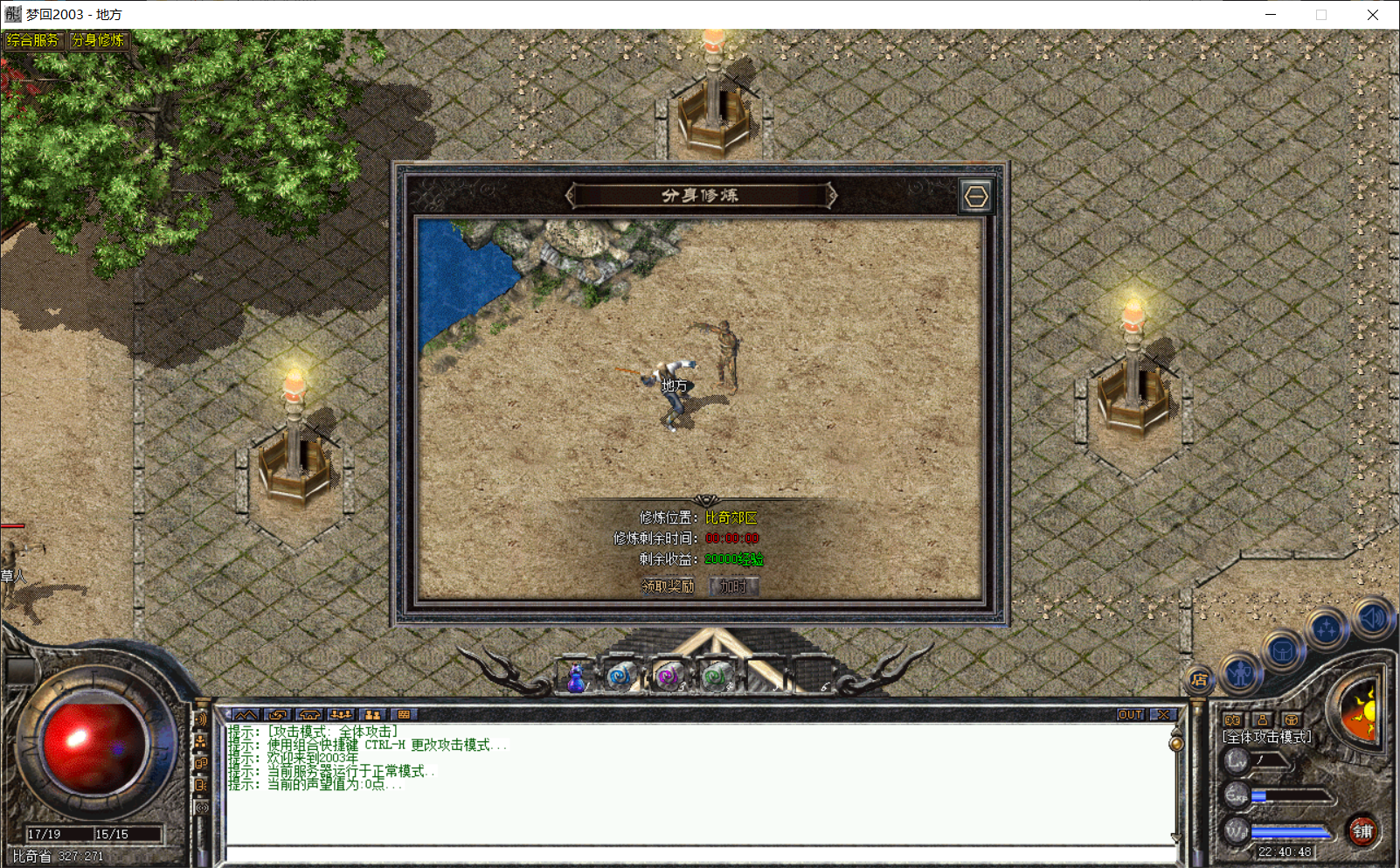
Task: Open the 综合服务 menu at top left
Action: click(35, 39)
